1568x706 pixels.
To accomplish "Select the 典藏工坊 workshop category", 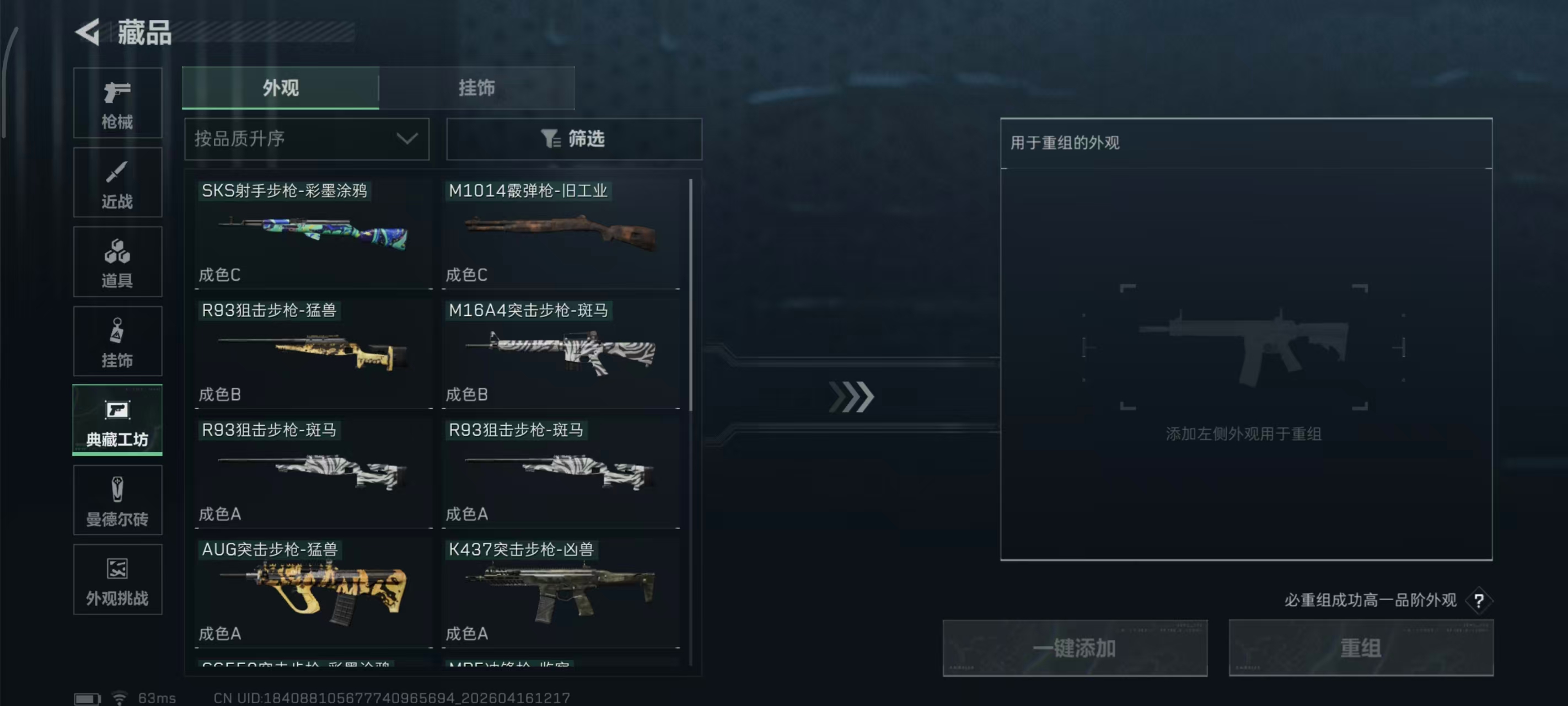I will tap(117, 420).
